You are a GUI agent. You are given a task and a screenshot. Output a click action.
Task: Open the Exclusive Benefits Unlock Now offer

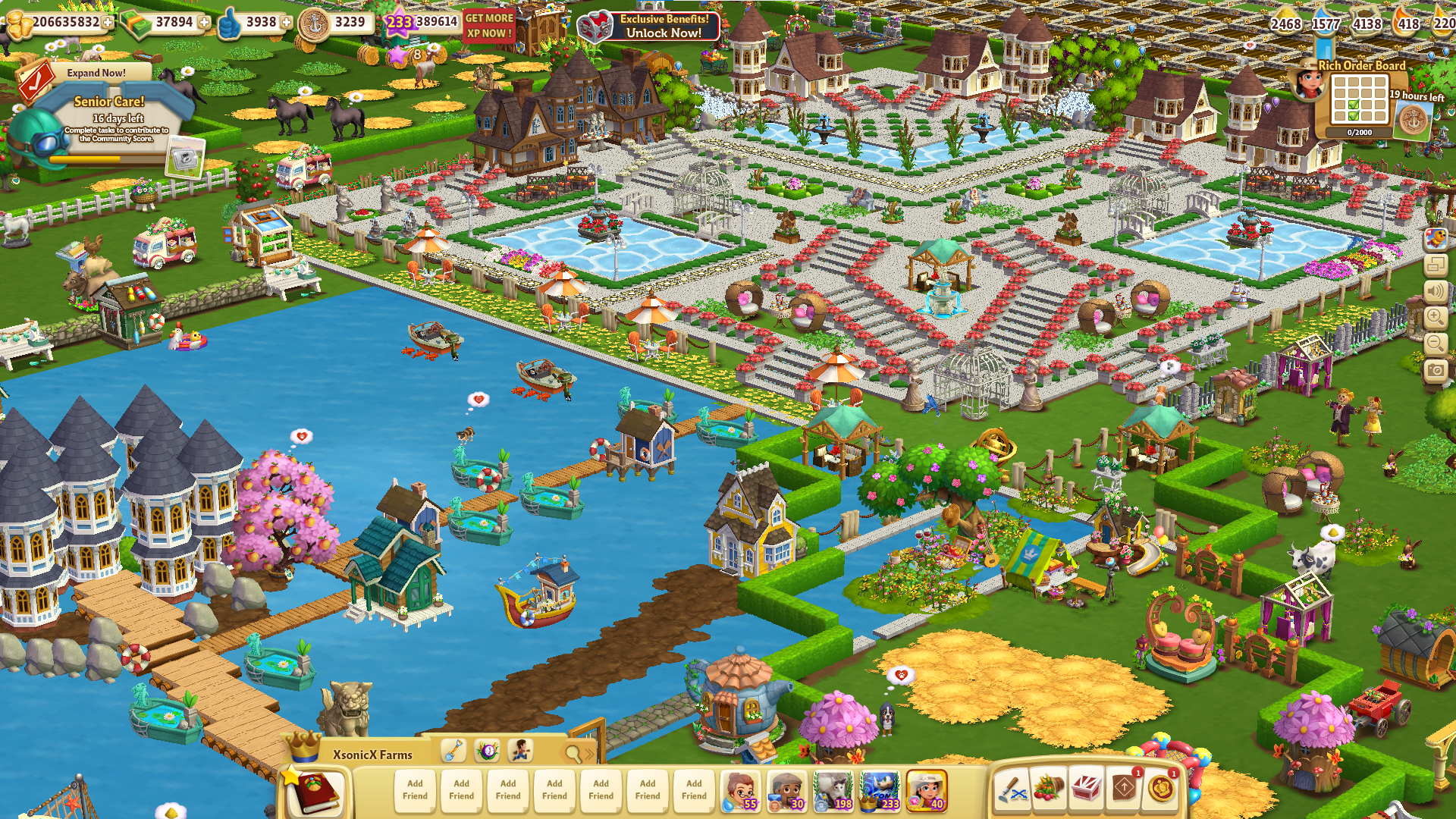click(650, 27)
